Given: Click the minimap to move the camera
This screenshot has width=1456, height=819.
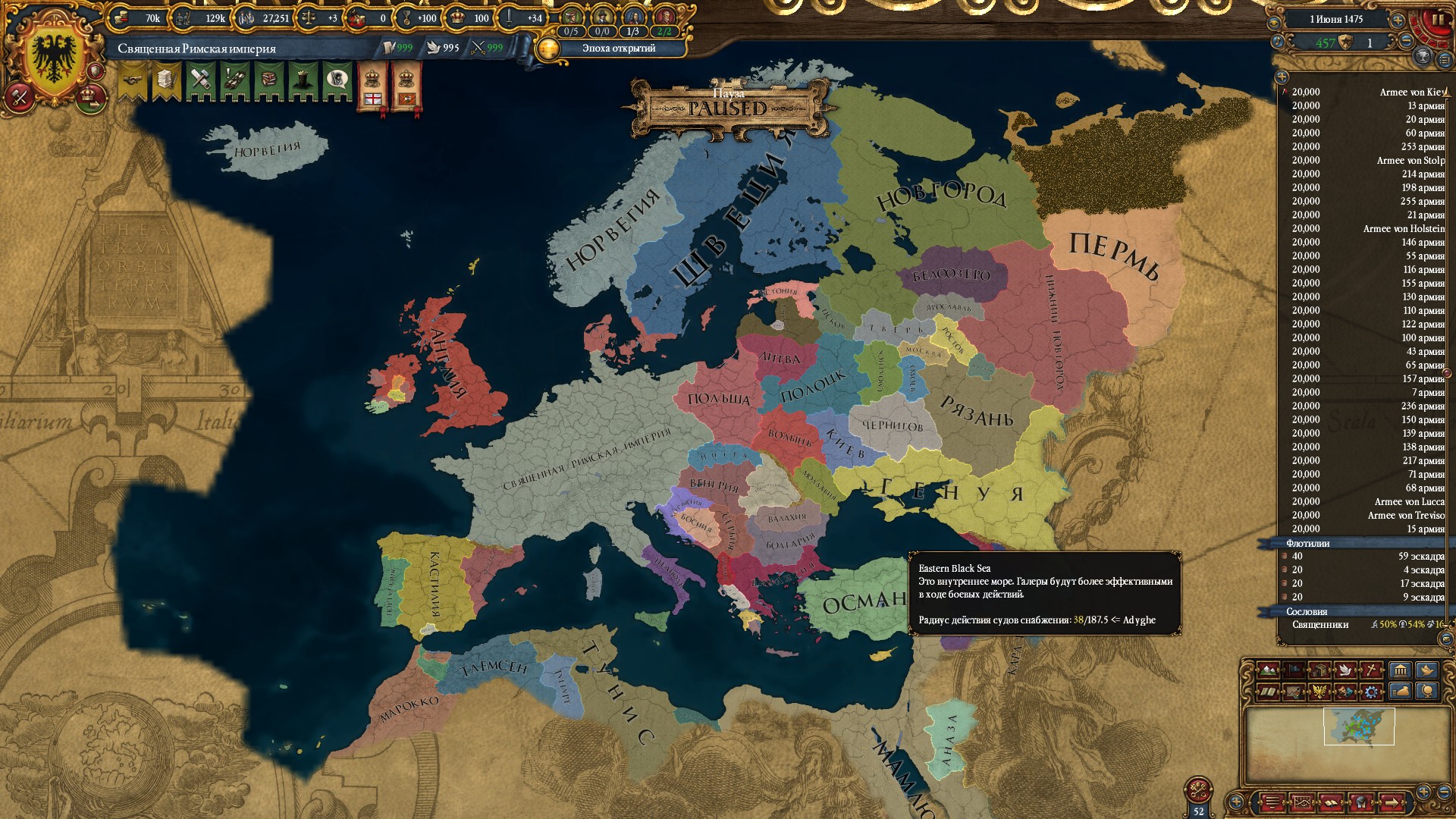Looking at the screenshot, I should click(x=1358, y=726).
